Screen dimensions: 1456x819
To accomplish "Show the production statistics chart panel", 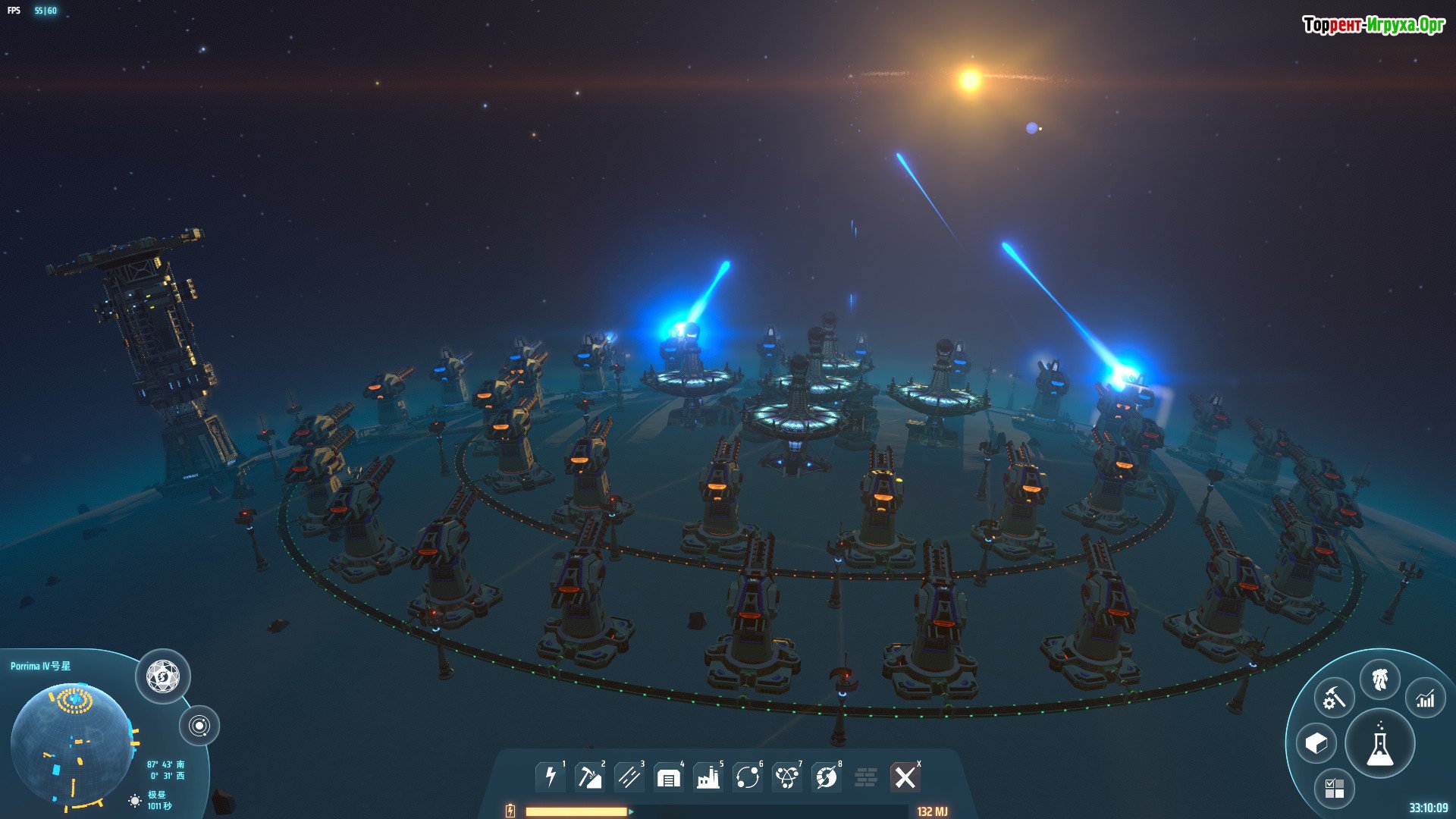I will [x=1426, y=698].
